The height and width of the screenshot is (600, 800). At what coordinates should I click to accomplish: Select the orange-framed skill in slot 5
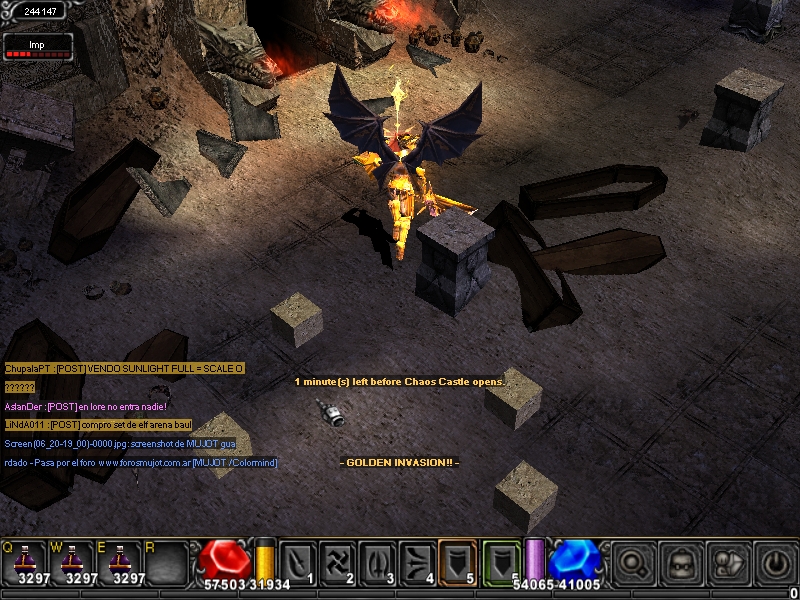tap(458, 562)
